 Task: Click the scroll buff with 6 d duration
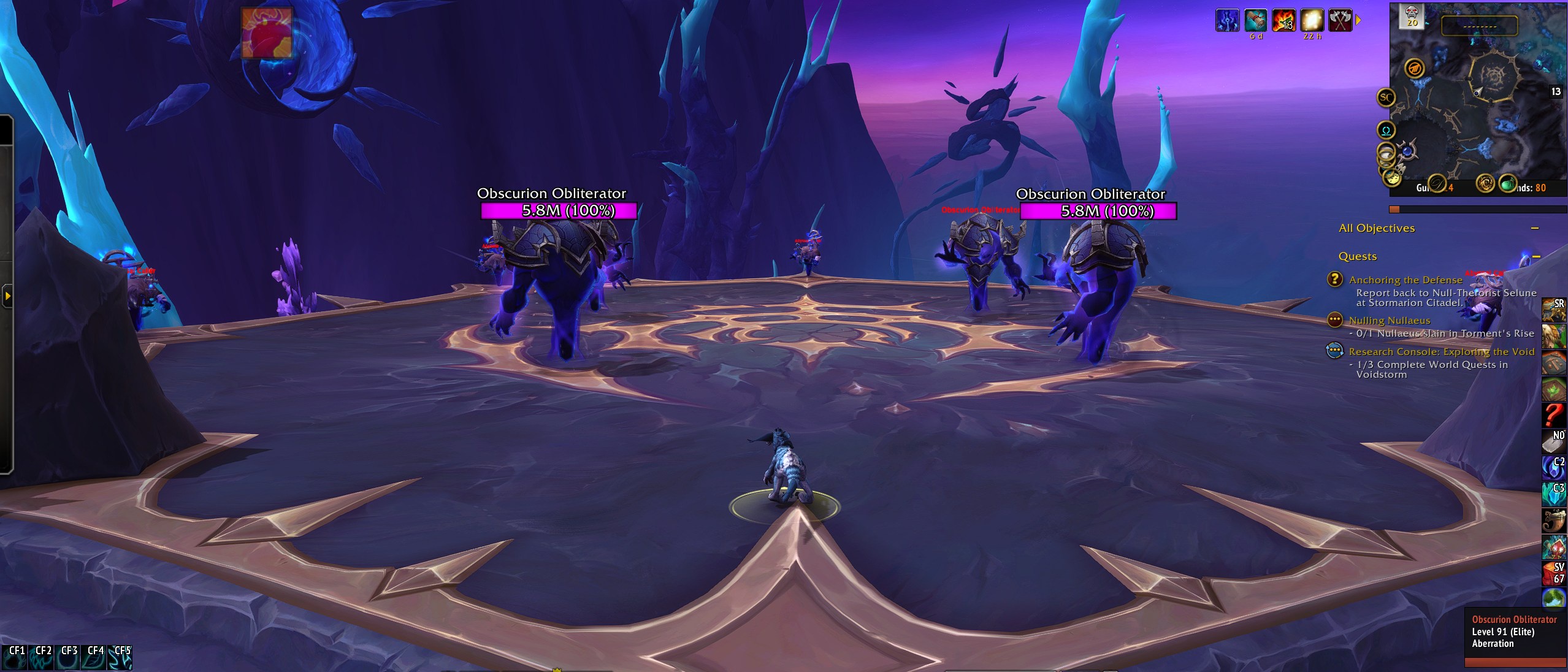1255,20
